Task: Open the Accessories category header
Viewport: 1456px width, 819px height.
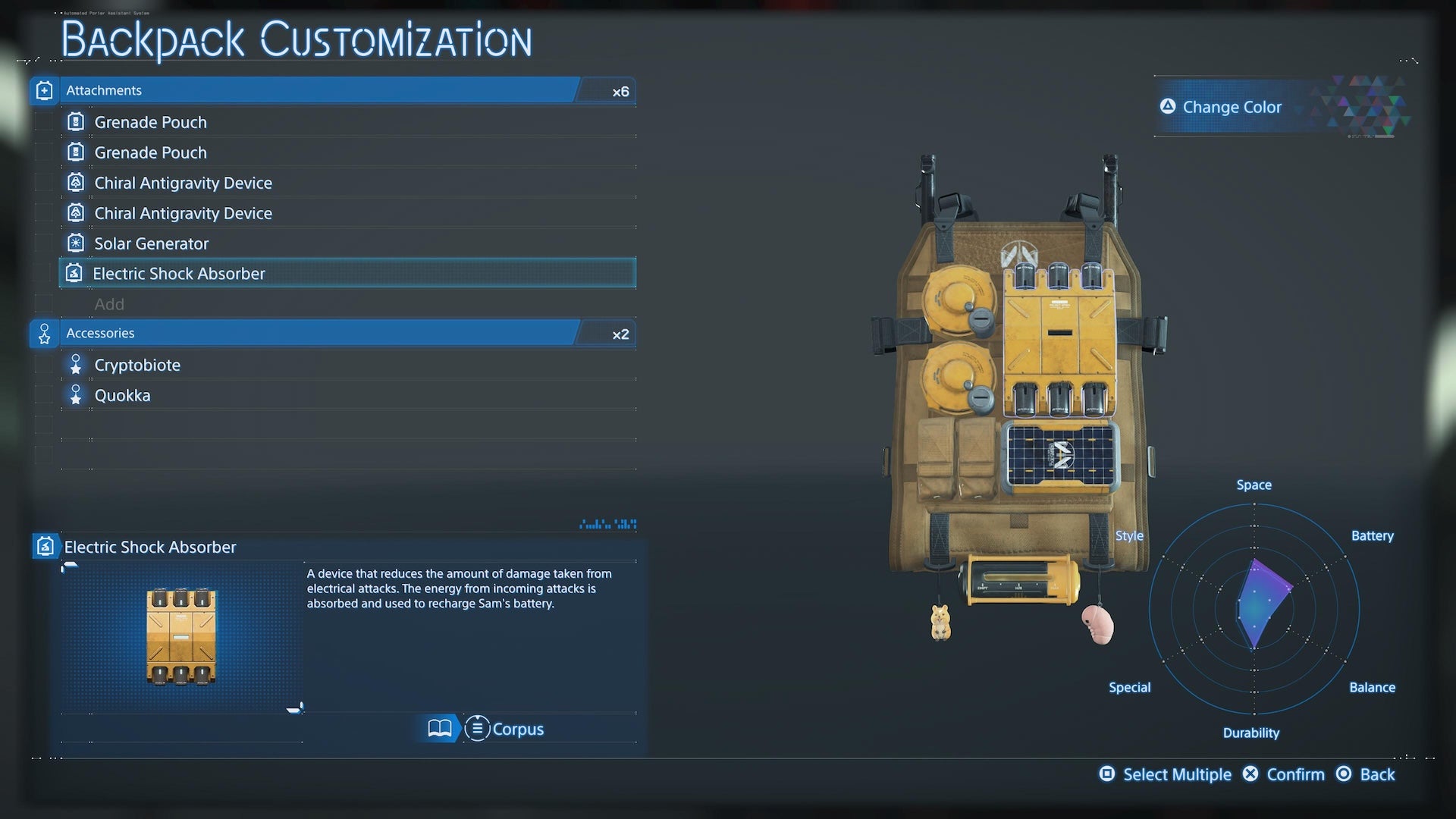Action: (x=303, y=333)
